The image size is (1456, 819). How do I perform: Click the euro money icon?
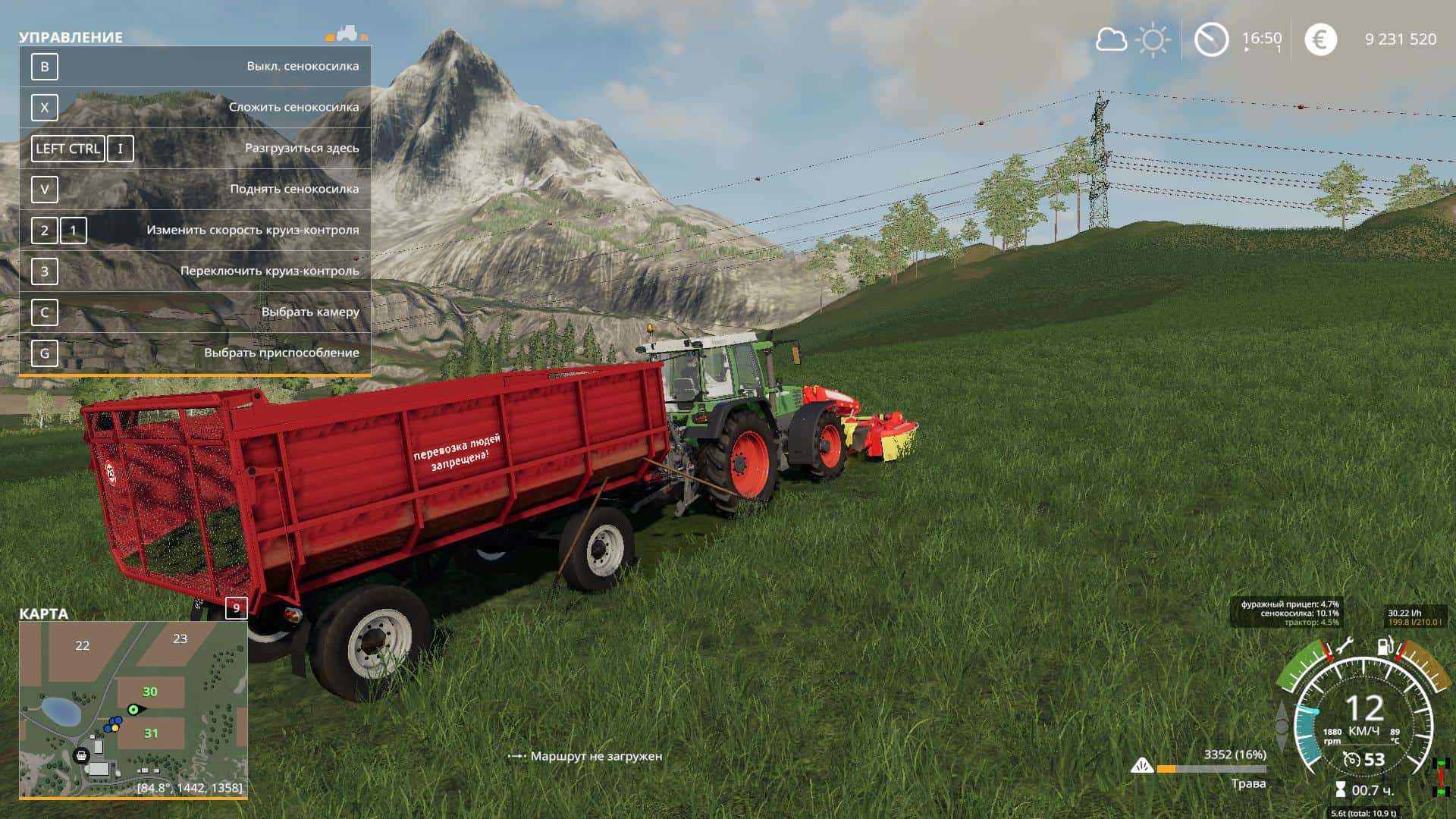tap(1320, 39)
